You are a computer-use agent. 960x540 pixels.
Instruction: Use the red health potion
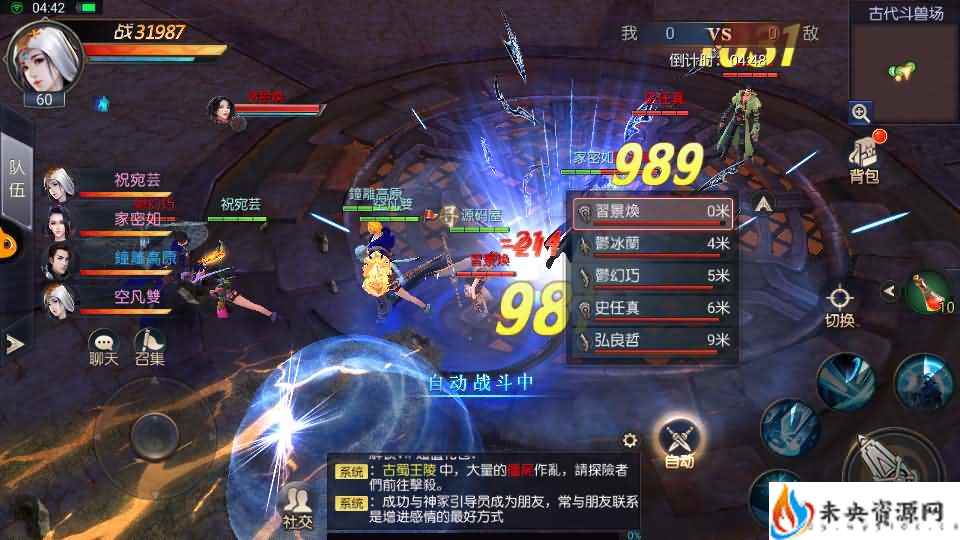click(x=925, y=292)
